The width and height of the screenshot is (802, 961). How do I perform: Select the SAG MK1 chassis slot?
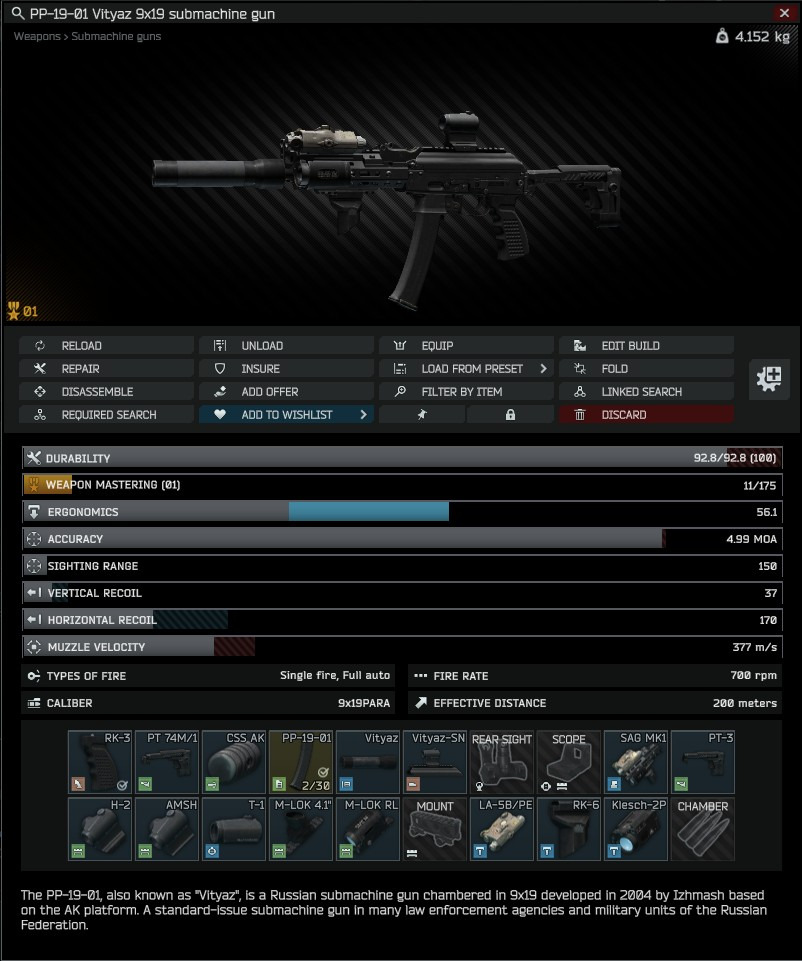tap(636, 762)
